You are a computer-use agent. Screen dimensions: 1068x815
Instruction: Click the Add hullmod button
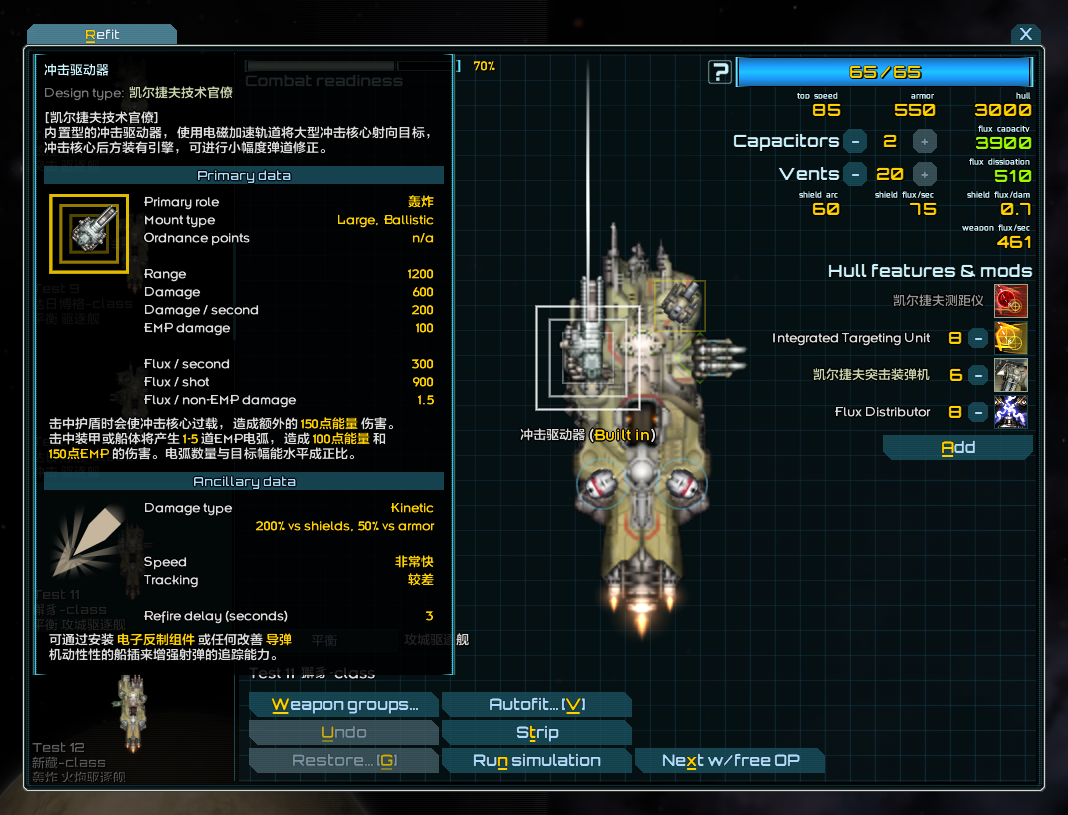pyautogui.click(x=957, y=448)
